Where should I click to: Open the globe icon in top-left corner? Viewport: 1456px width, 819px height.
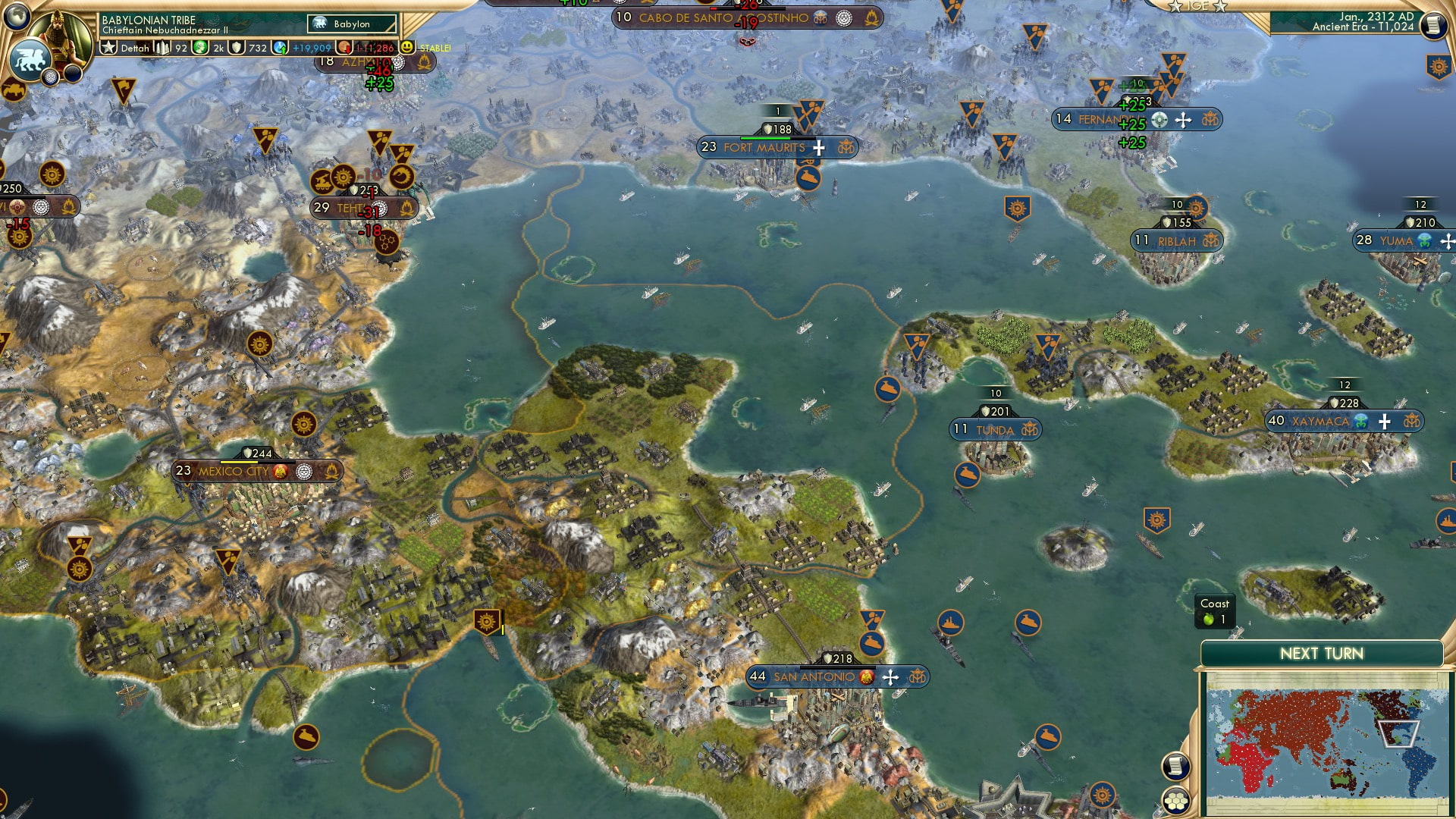16,14
